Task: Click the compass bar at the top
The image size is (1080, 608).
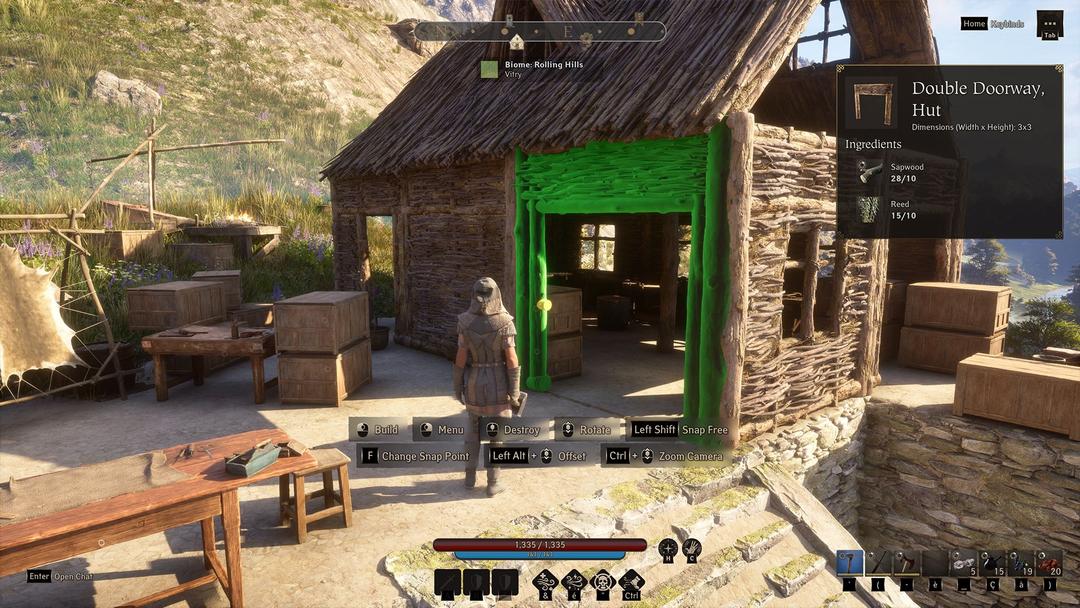Action: [x=540, y=31]
